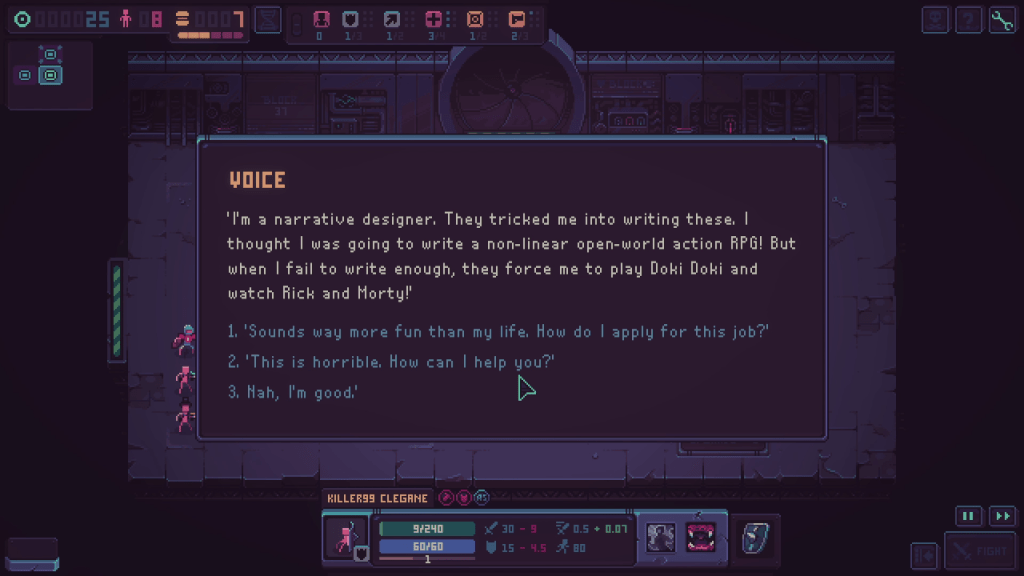Click the room minimap panel

50,75
